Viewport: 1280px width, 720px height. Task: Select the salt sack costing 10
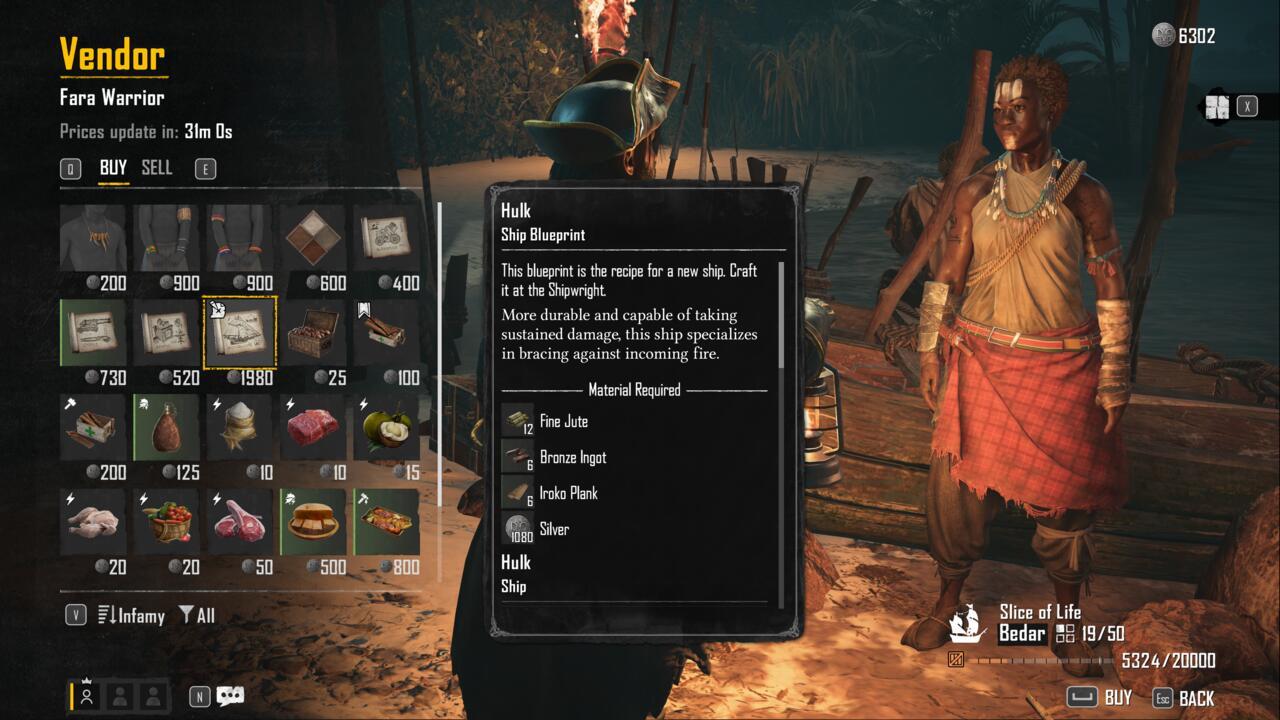click(240, 427)
